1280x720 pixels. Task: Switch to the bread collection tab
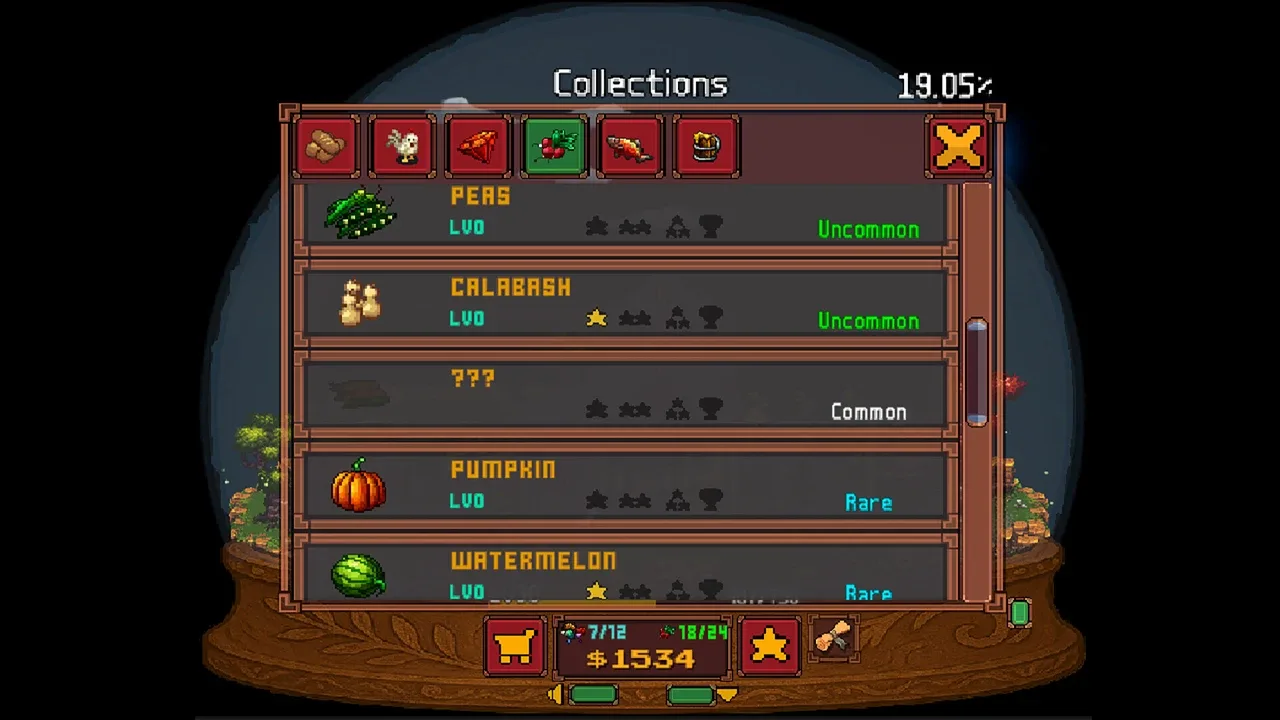326,147
